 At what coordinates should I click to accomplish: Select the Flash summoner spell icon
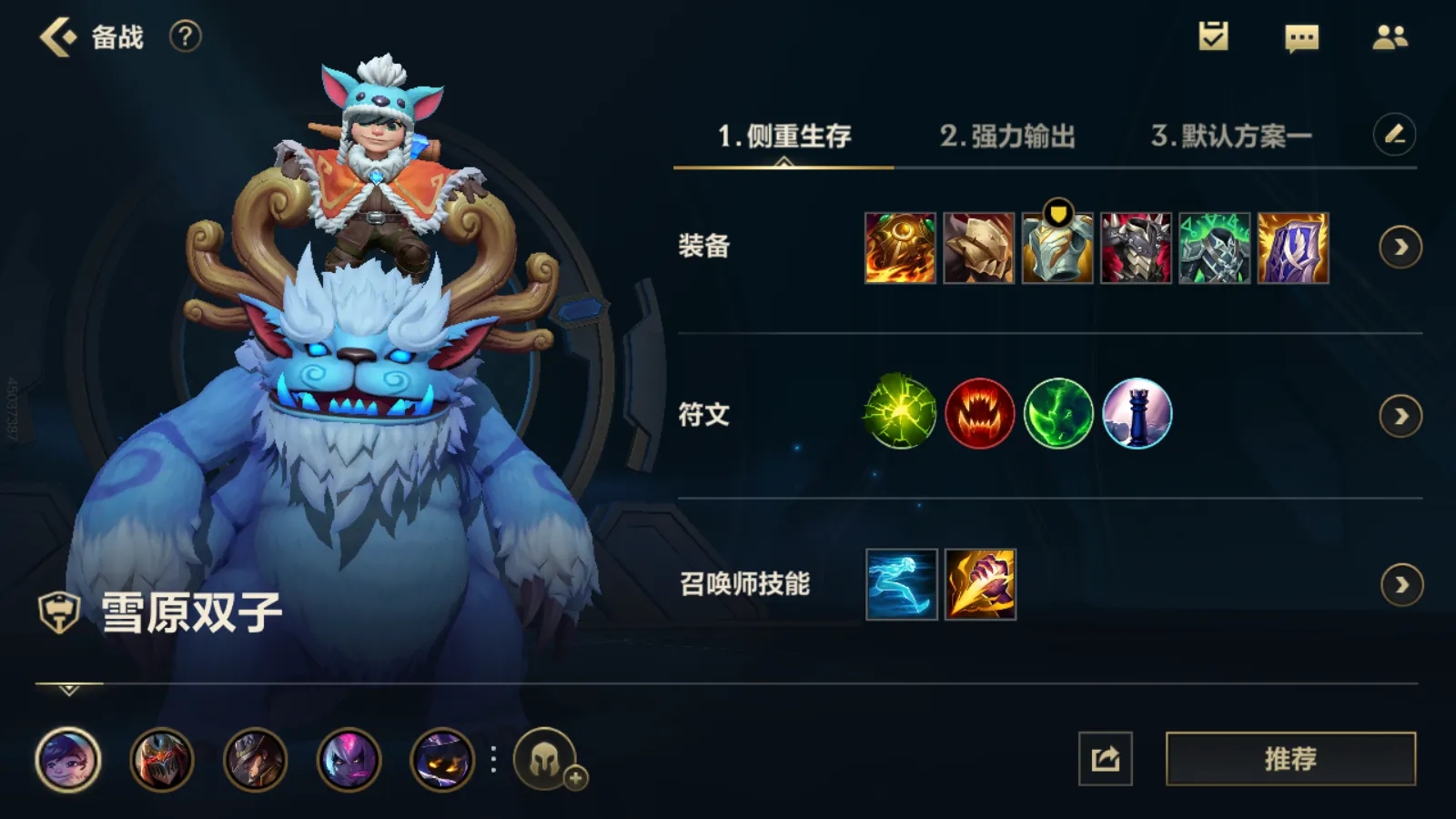901,583
